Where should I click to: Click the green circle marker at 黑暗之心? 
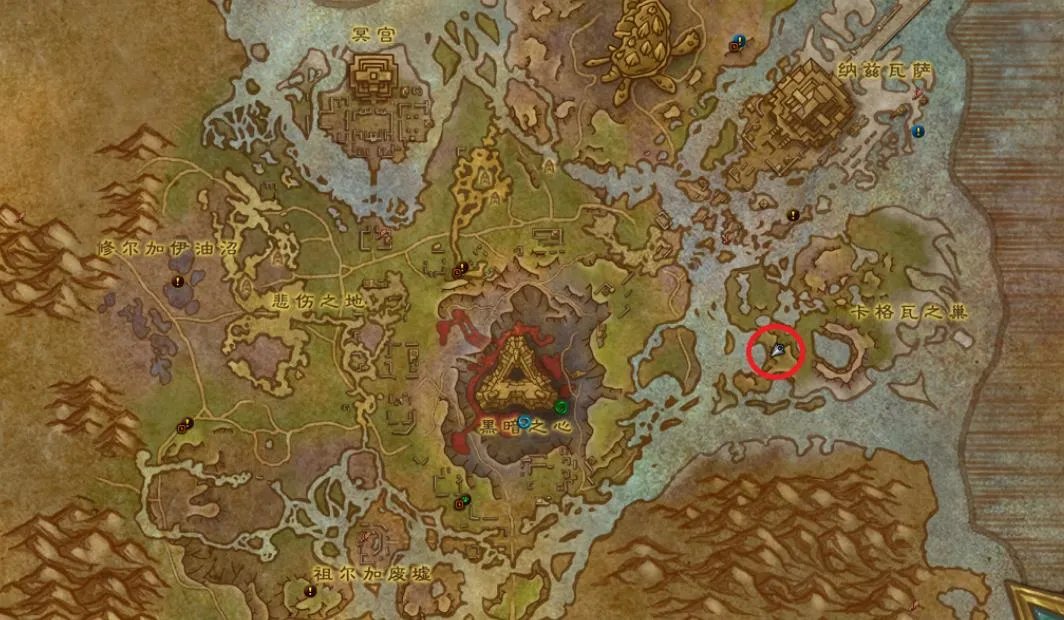(x=562, y=406)
